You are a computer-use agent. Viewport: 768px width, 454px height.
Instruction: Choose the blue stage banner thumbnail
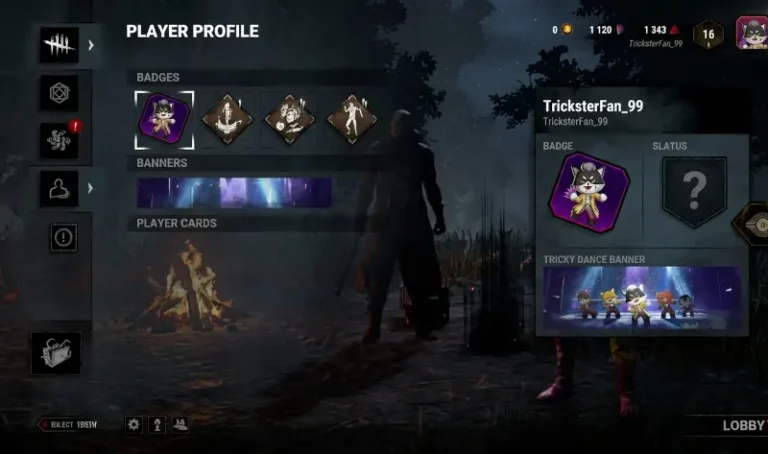pyautogui.click(x=234, y=193)
